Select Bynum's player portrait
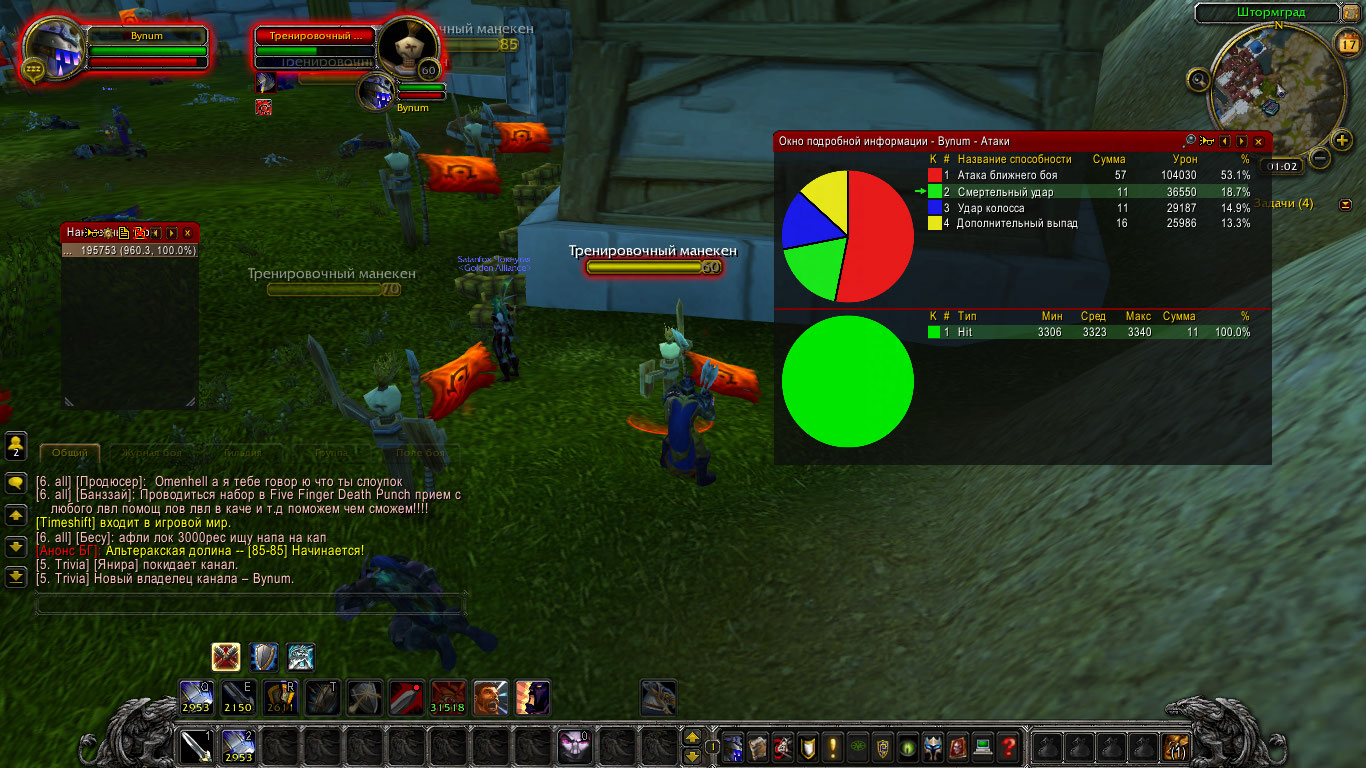 56,47
